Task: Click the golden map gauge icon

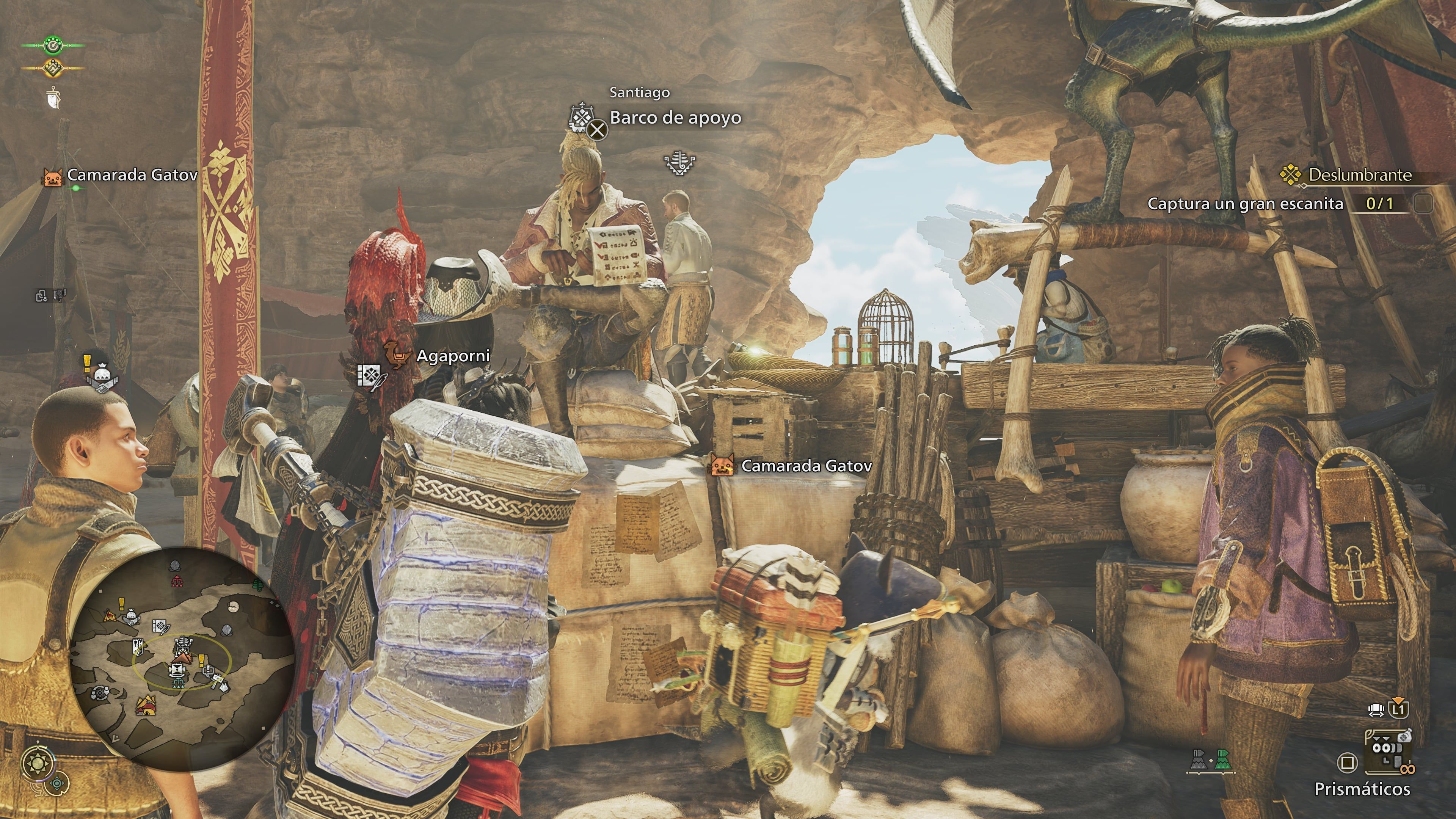Action: pyautogui.click(x=53, y=68)
